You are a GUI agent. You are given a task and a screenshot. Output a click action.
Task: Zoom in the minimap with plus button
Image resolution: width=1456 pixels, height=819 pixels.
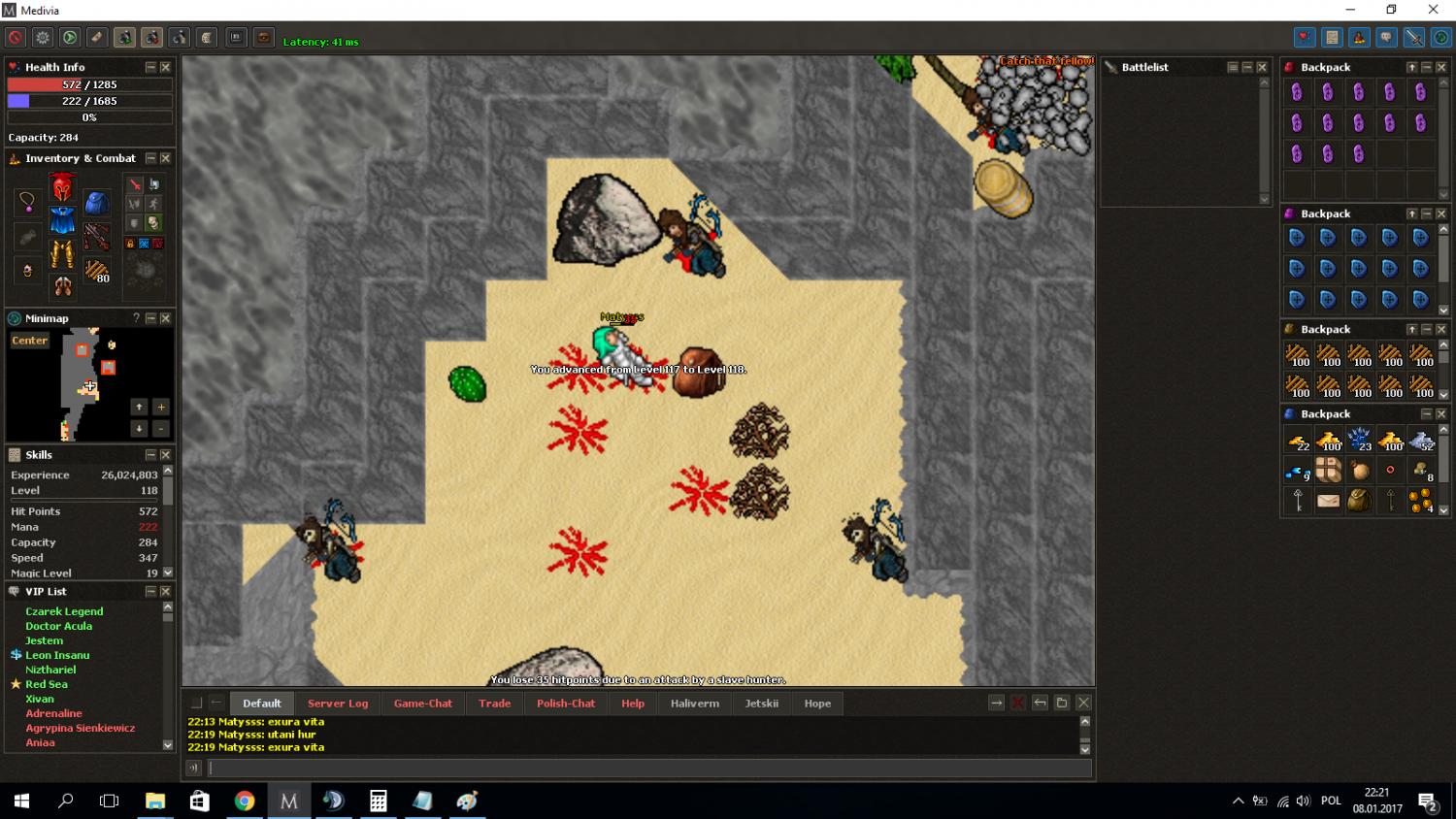(161, 408)
